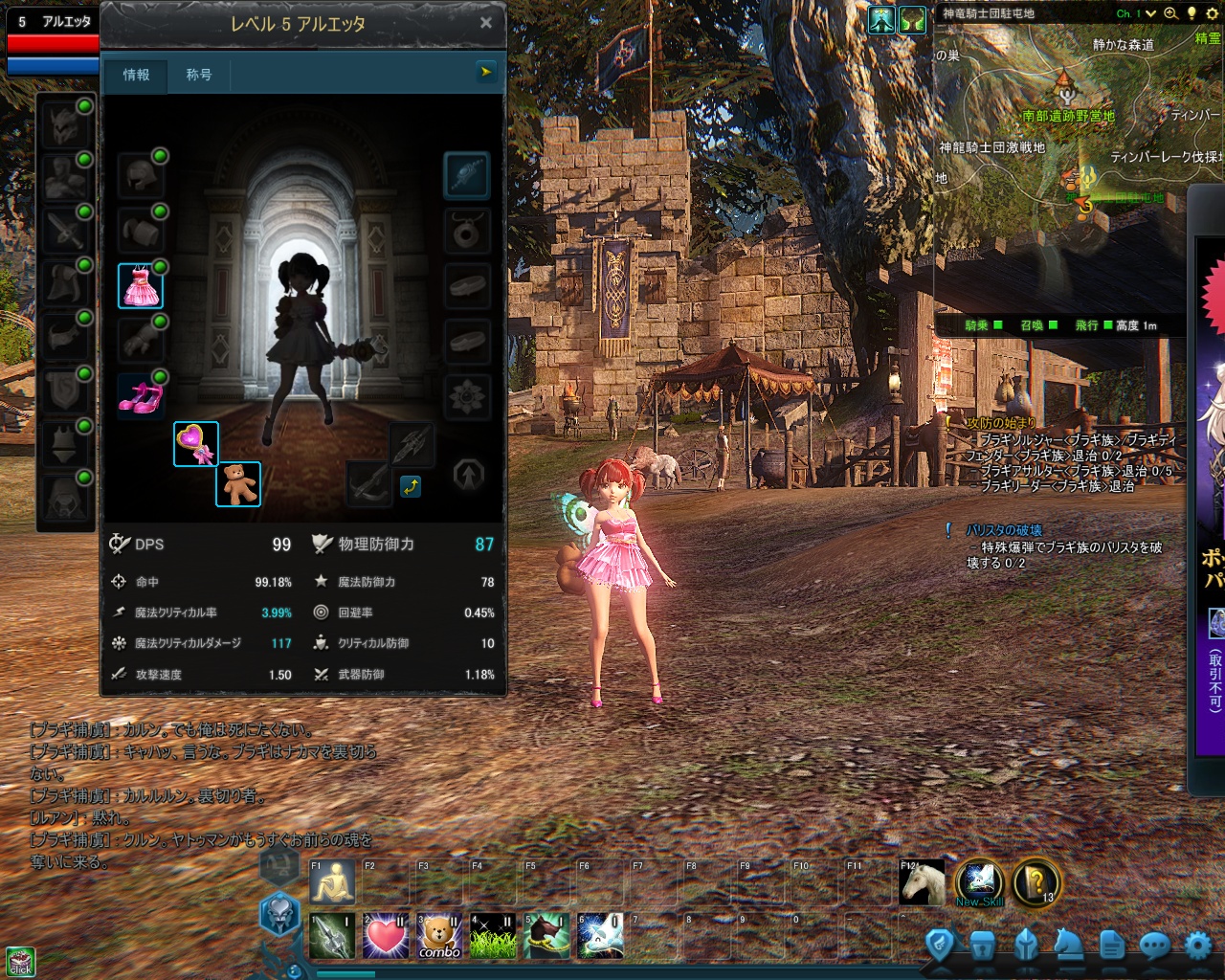Viewport: 1225px width, 980px height.
Task: Summon the white horse mount
Action: [923, 882]
